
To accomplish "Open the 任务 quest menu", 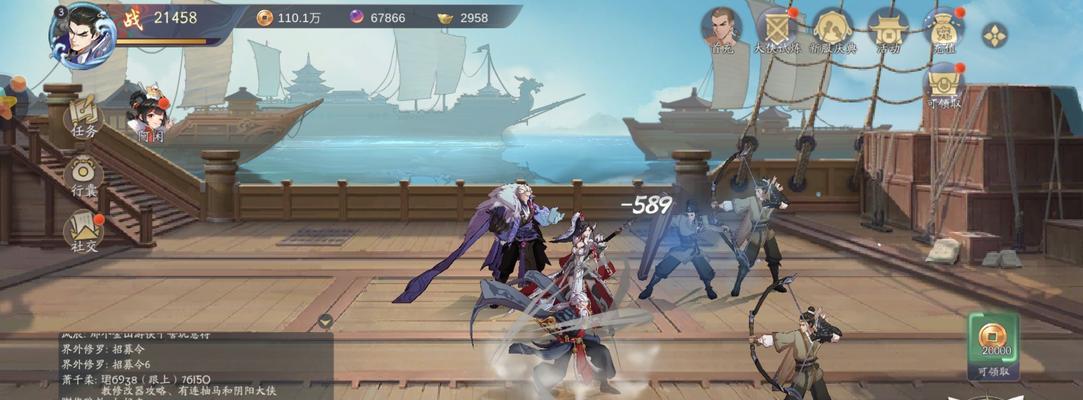I will (x=84, y=118).
